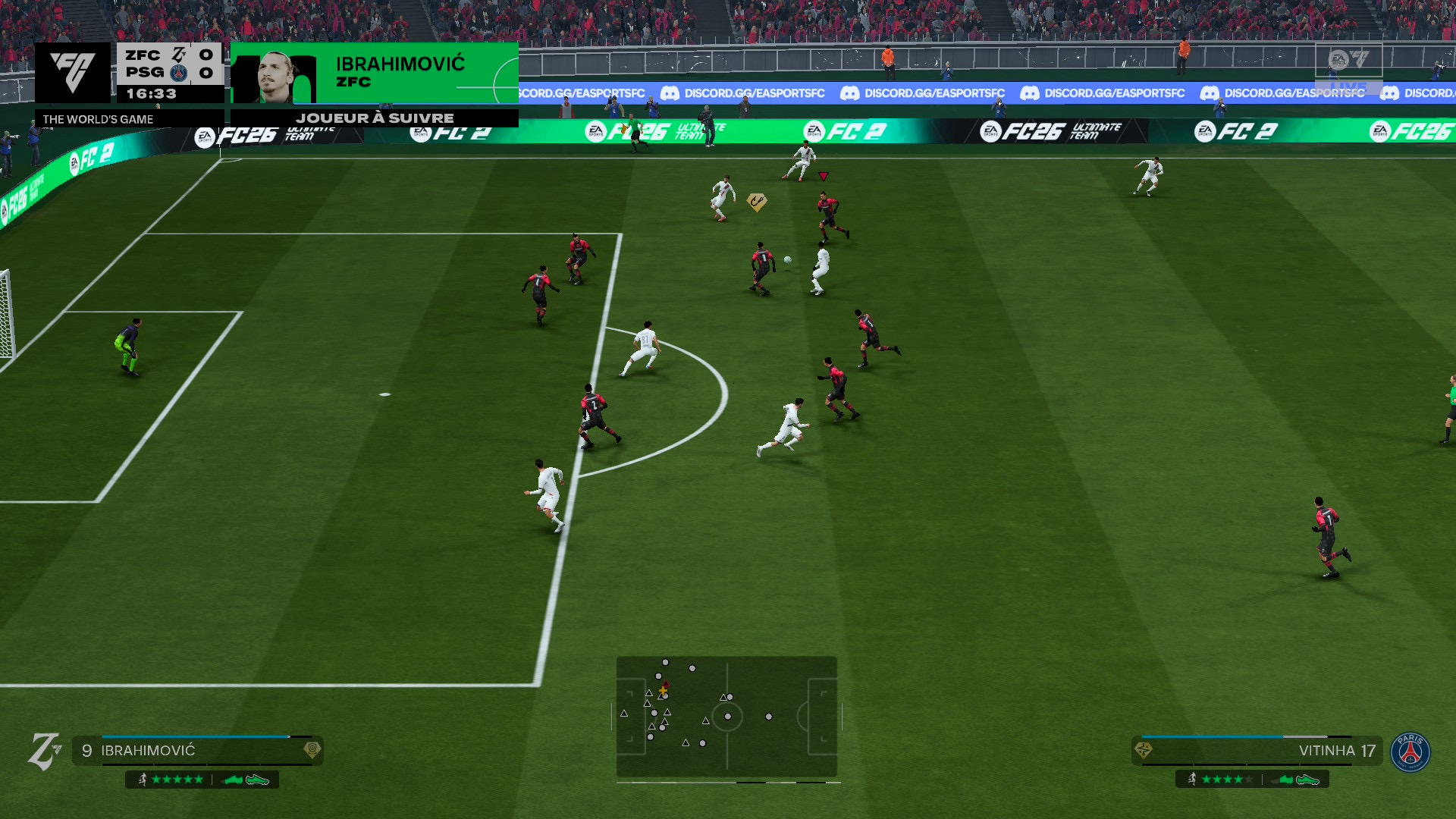Click the ZFC club logo beside Ibrahimović
The image size is (1456, 819).
point(44,752)
